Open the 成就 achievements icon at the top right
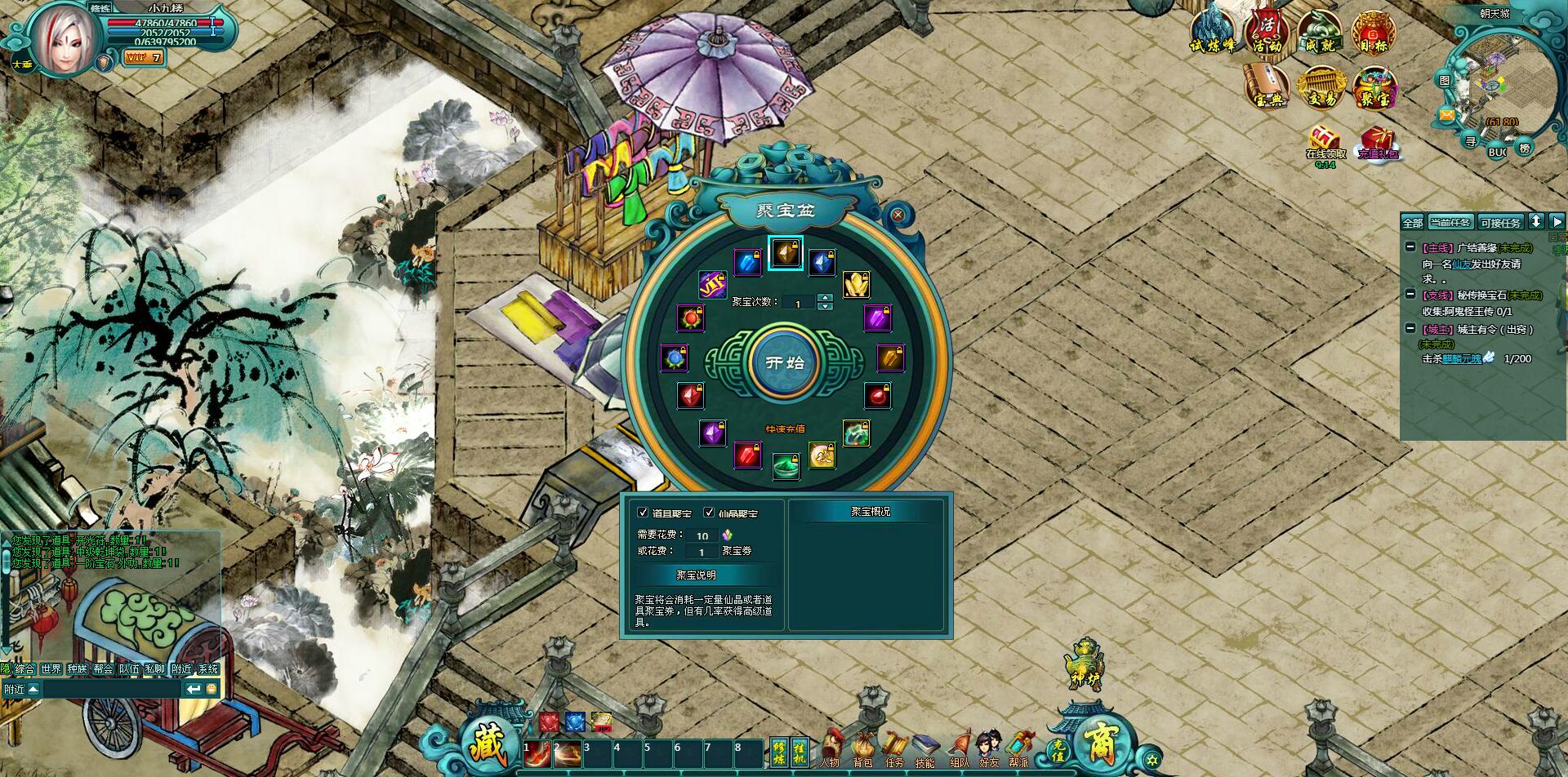The width and height of the screenshot is (1568, 777). point(1320,29)
